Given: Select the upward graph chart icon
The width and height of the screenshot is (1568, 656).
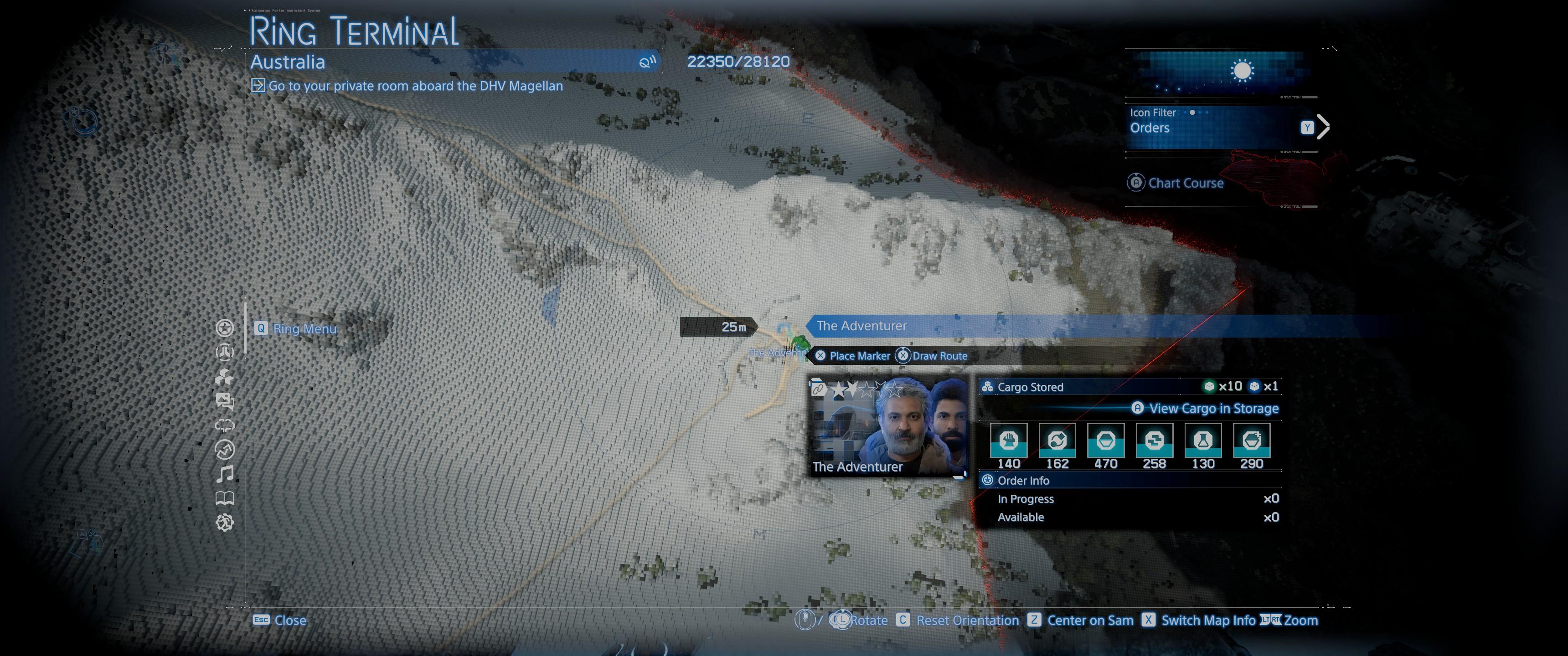Looking at the screenshot, I should click(225, 450).
